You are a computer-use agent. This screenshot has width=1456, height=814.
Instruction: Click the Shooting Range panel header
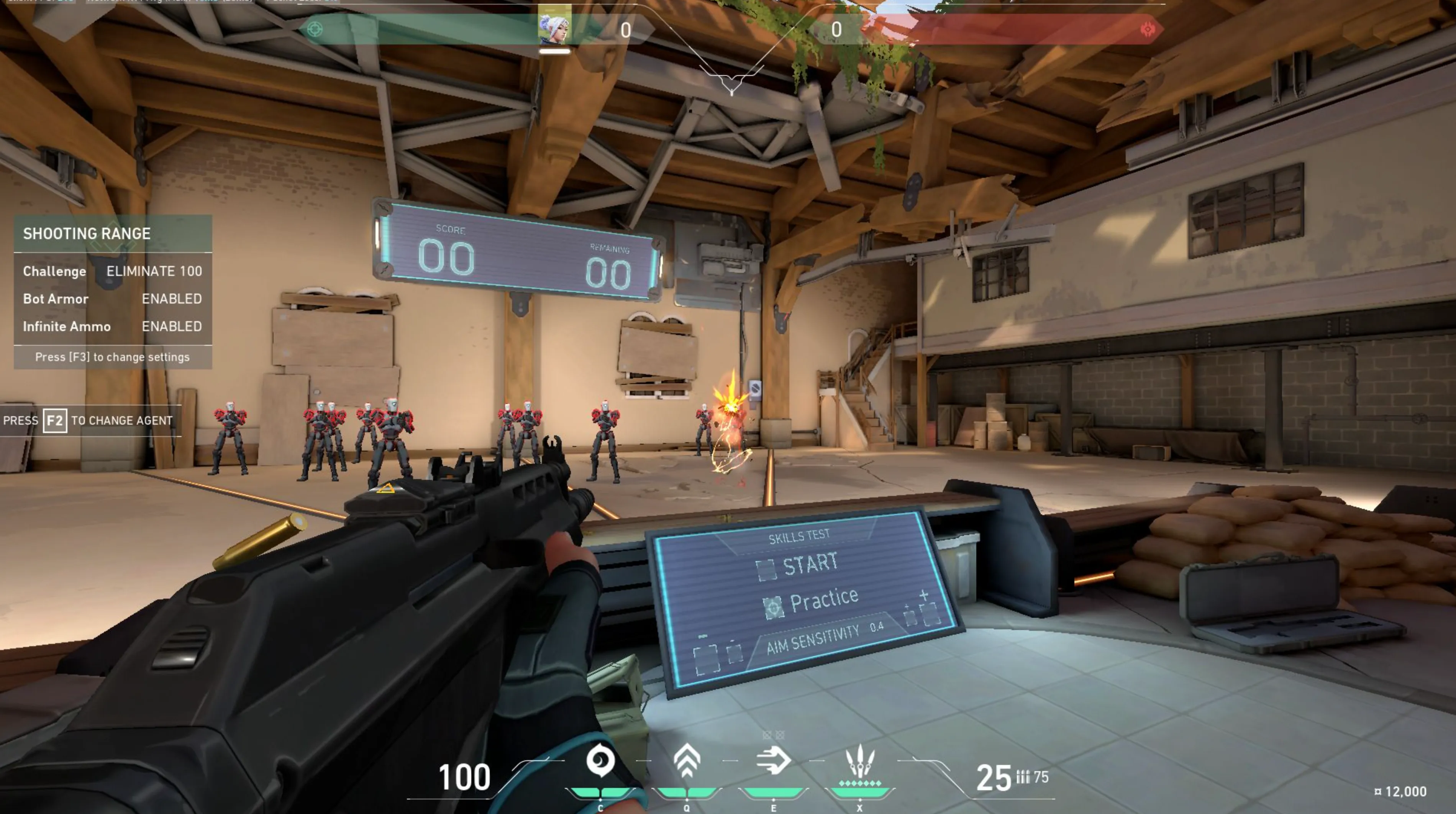tap(113, 233)
